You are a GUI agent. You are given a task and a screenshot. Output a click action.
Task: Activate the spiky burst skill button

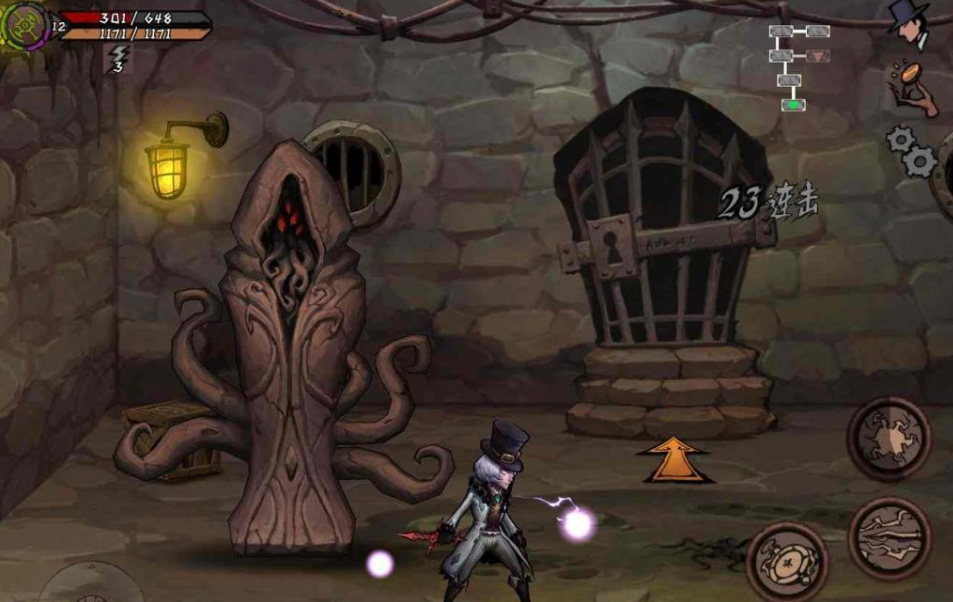coord(889,439)
